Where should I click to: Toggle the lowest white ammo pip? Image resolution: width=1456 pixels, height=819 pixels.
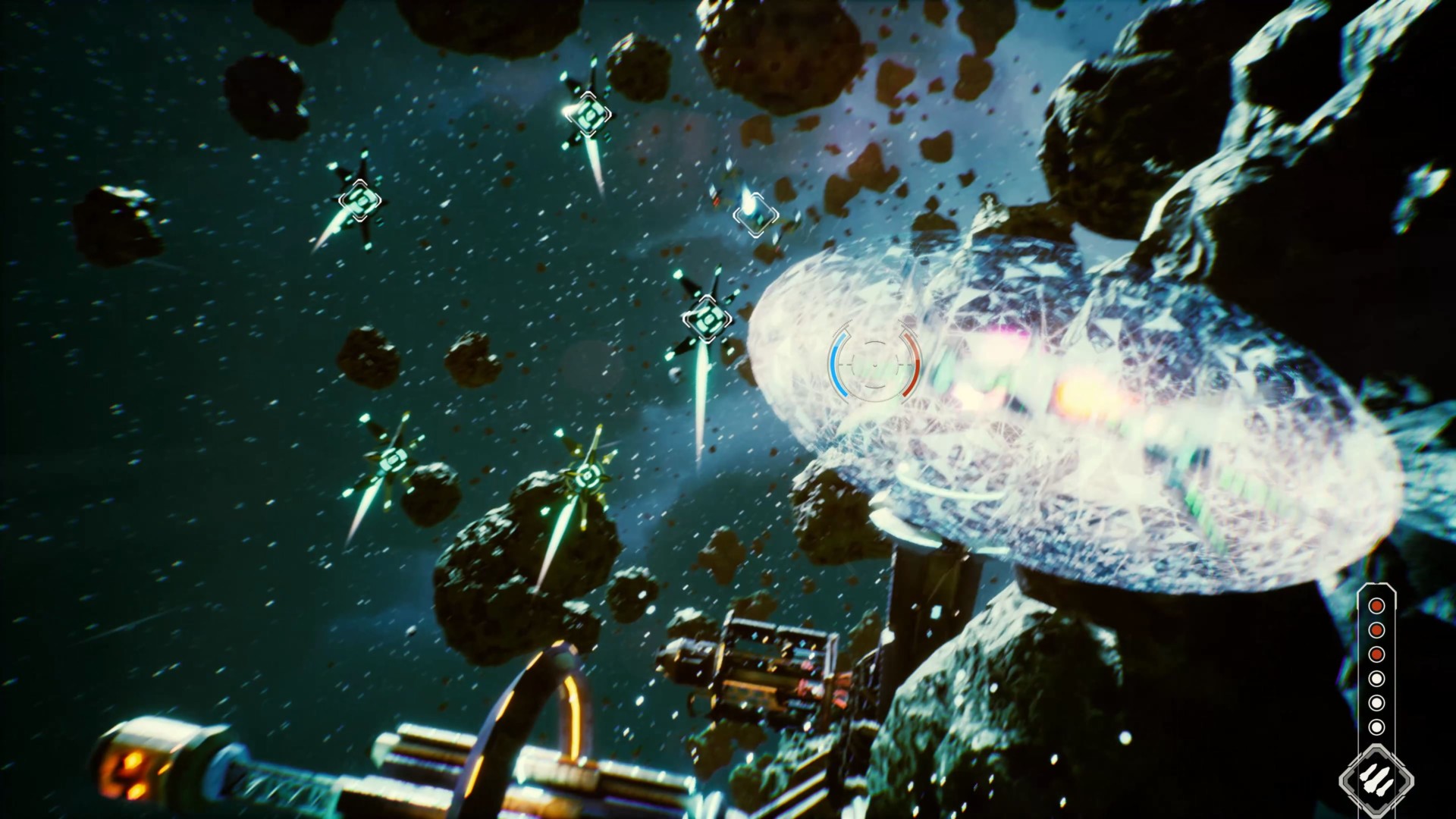[x=1376, y=726]
